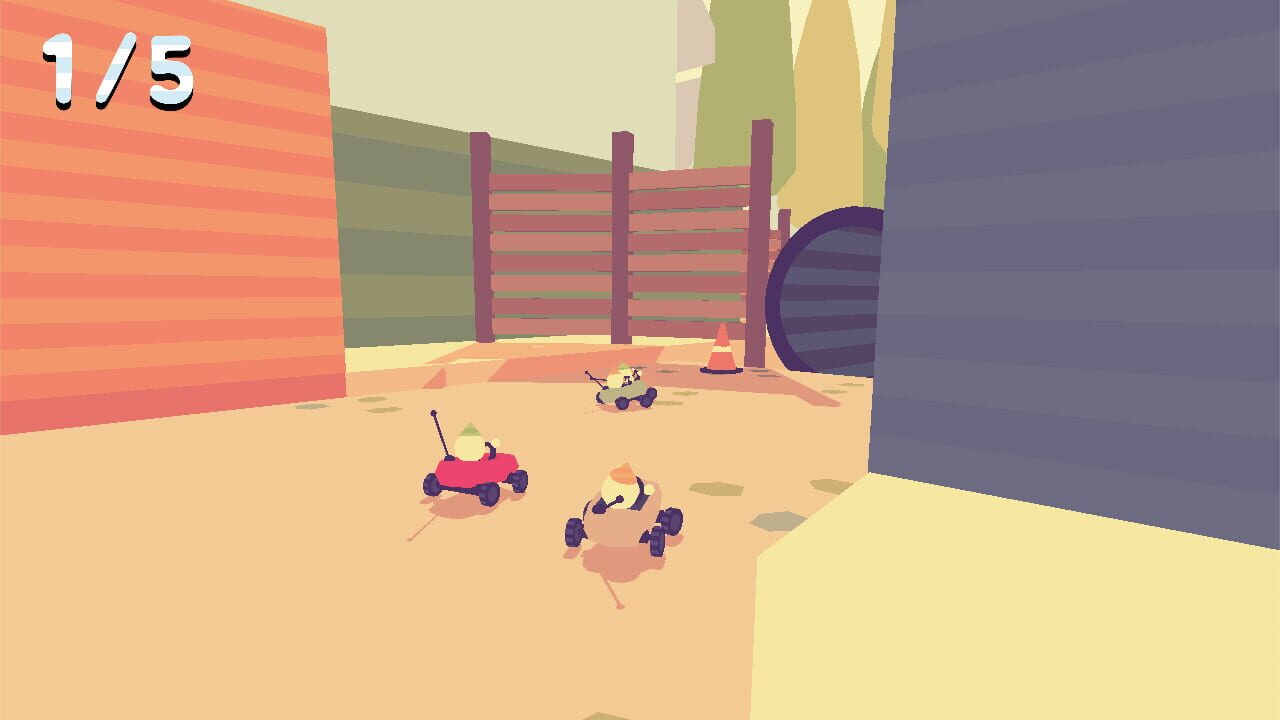Click the orange traffic cone
This screenshot has height=720, width=1280.
721,351
